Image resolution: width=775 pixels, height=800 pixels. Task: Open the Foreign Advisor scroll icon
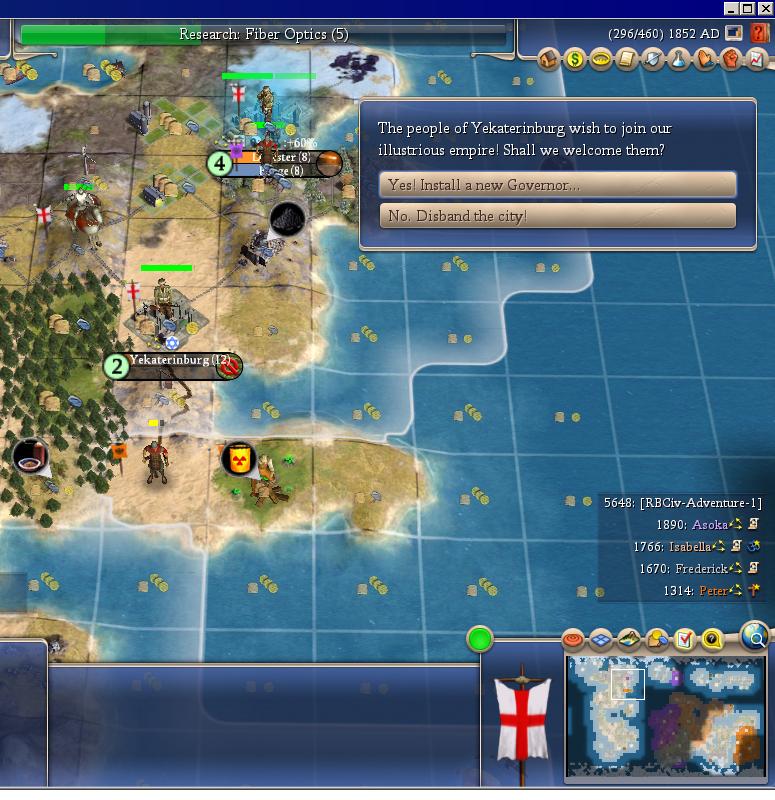[627, 60]
